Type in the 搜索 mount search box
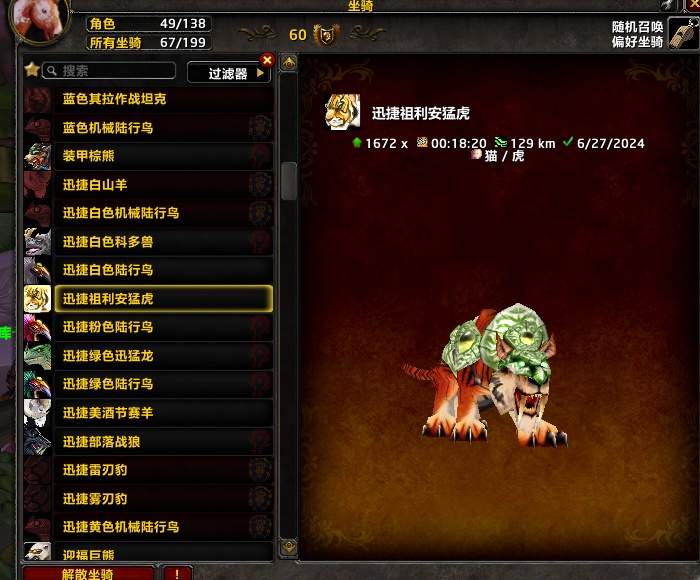Viewport: 700px width, 580px height. [110, 72]
